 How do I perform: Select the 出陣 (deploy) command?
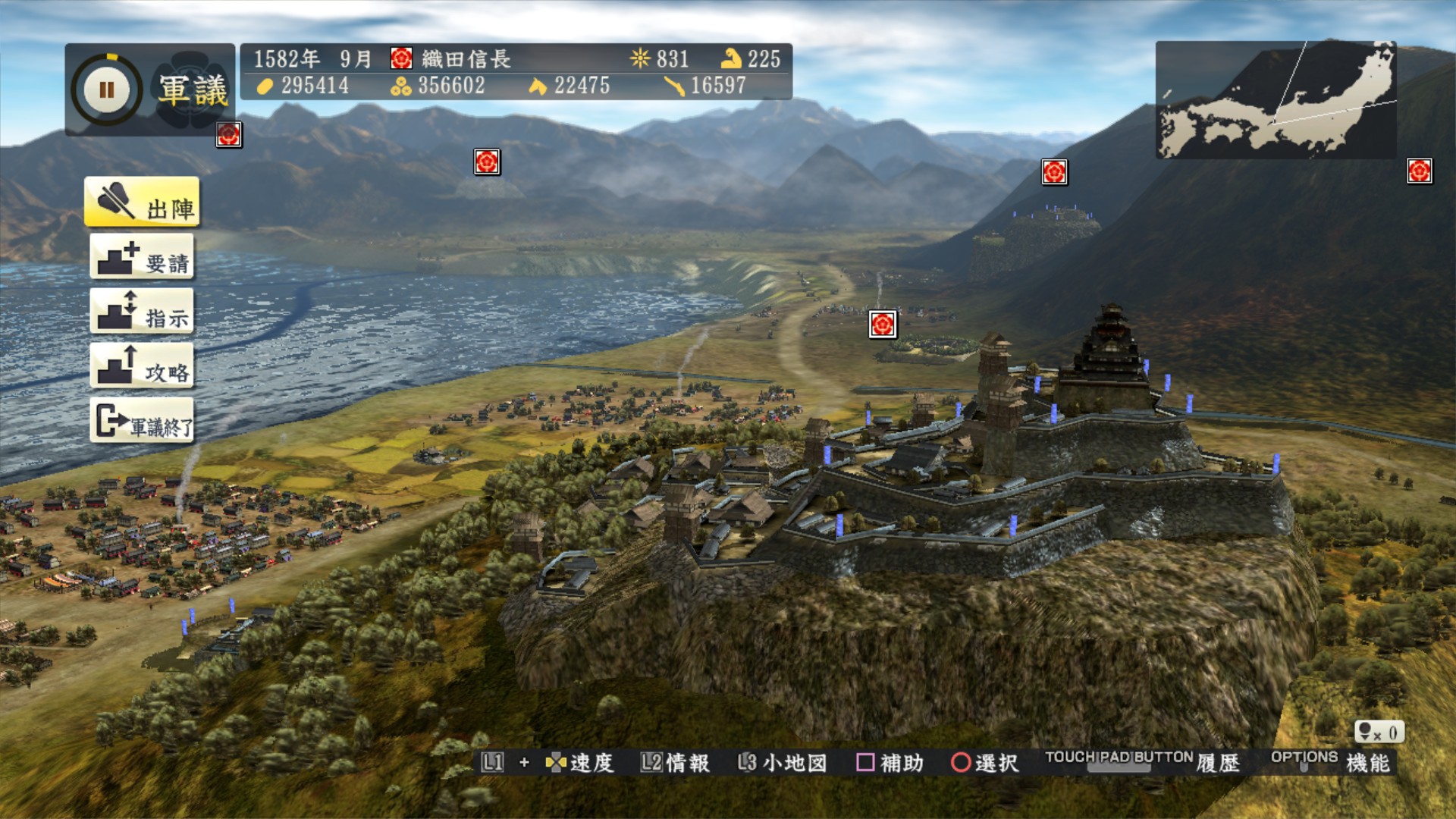pyautogui.click(x=142, y=202)
